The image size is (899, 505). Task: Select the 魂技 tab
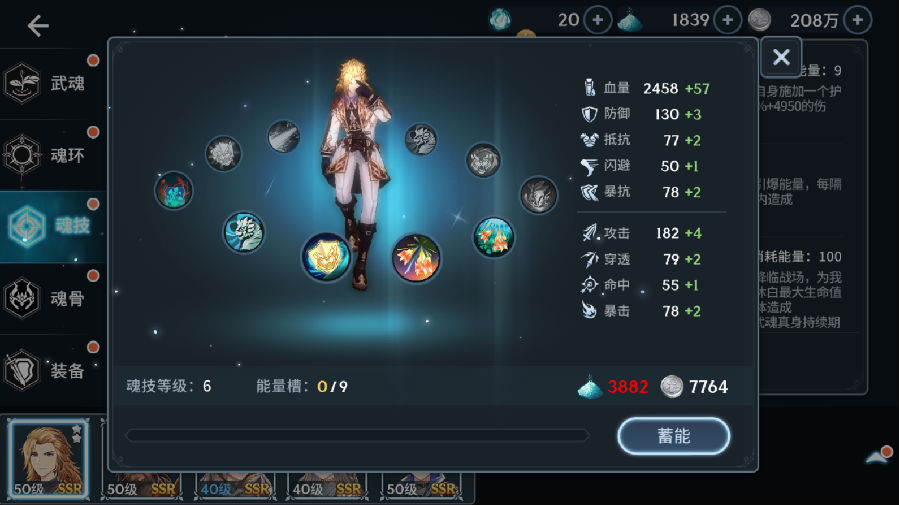[x=52, y=226]
